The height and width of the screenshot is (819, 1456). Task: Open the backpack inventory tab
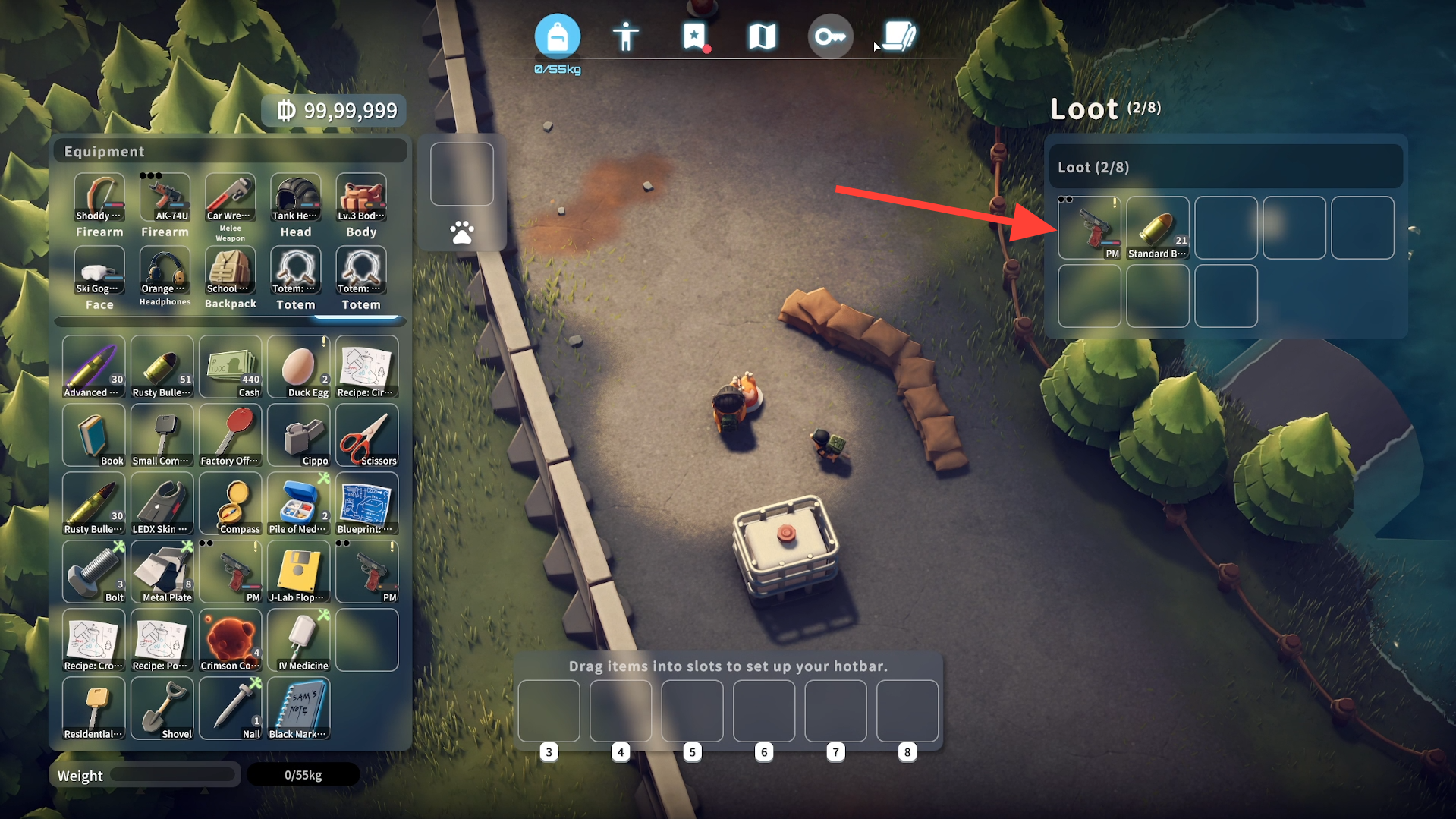coord(557,36)
